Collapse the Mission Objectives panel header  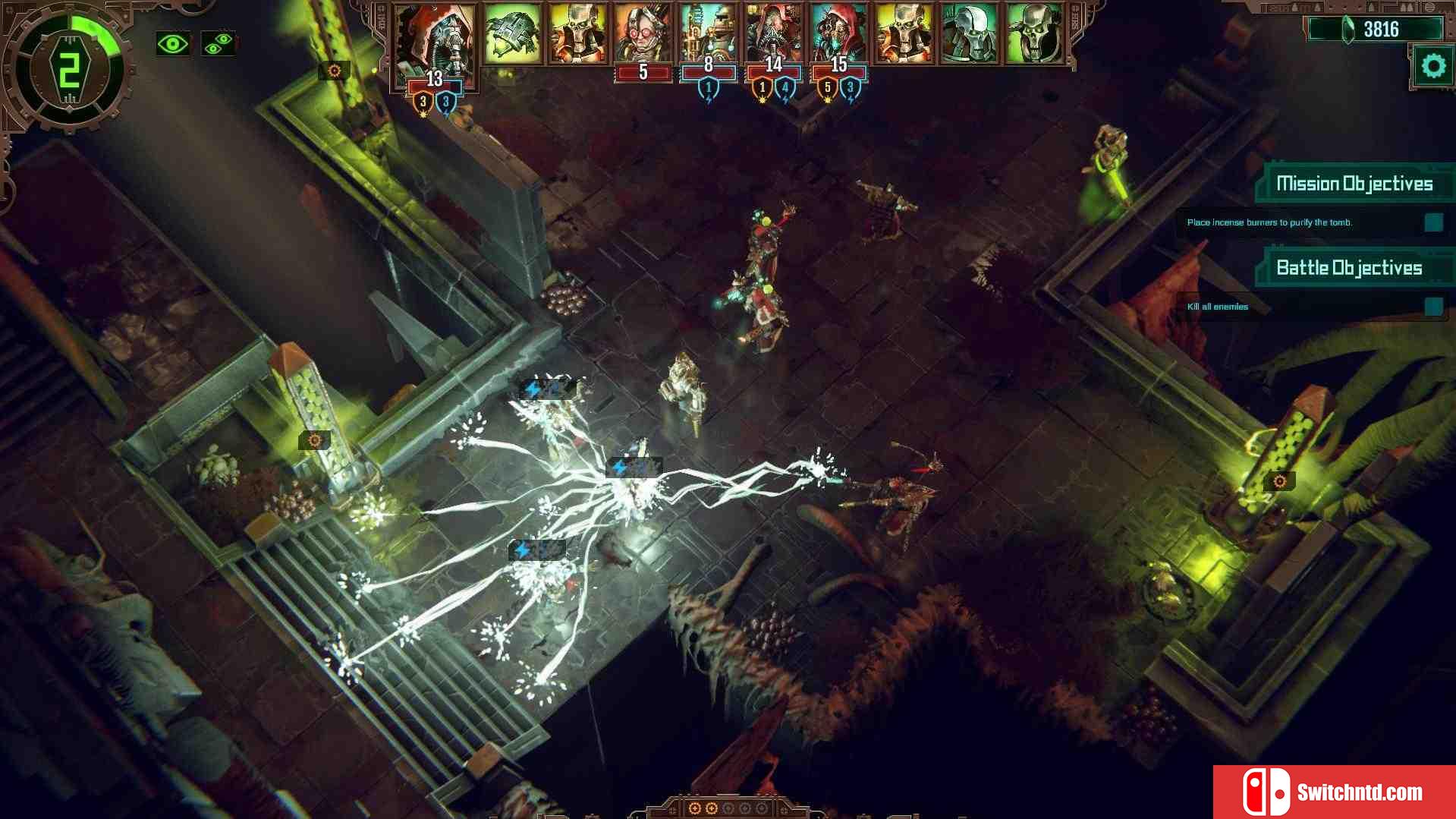point(1354,184)
